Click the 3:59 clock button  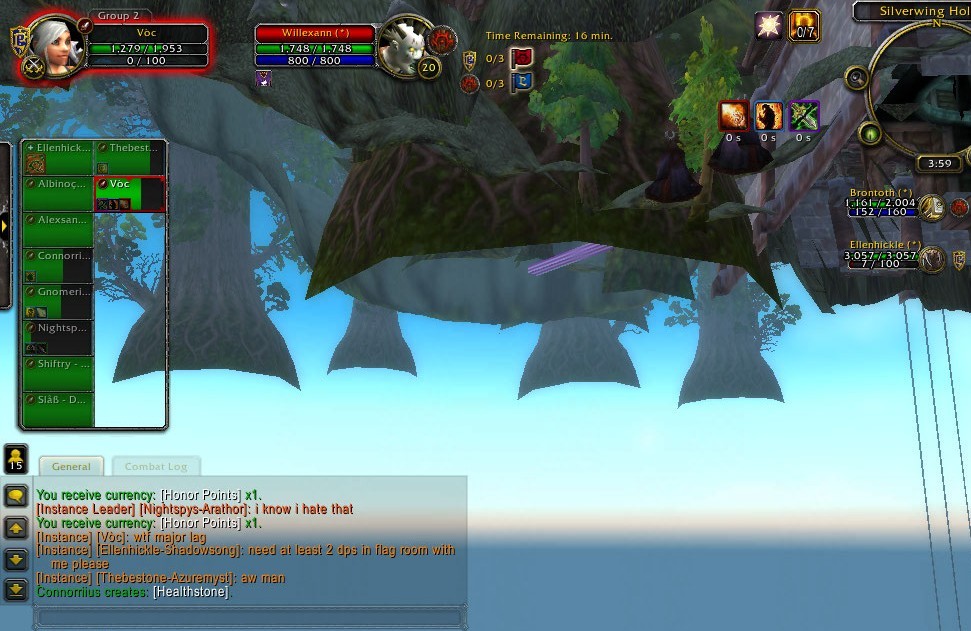pyautogui.click(x=939, y=164)
